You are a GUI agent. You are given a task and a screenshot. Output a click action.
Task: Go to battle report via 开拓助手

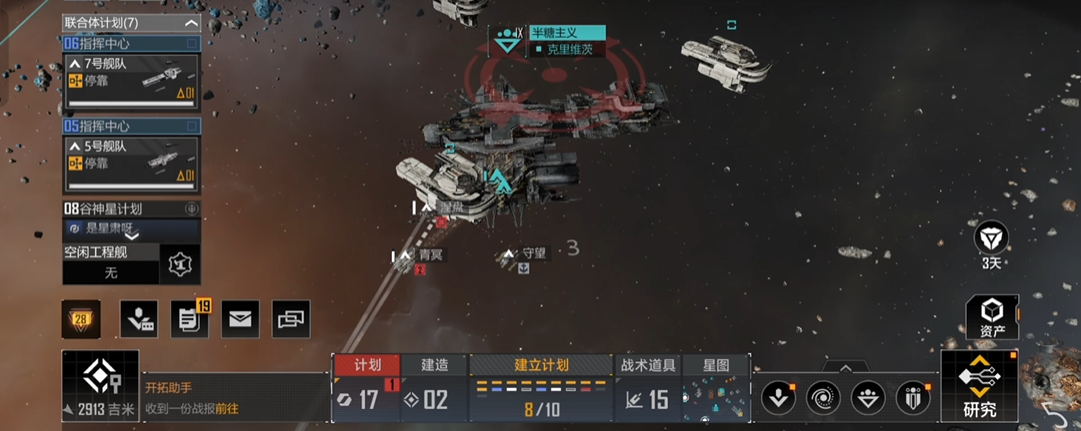225,409
